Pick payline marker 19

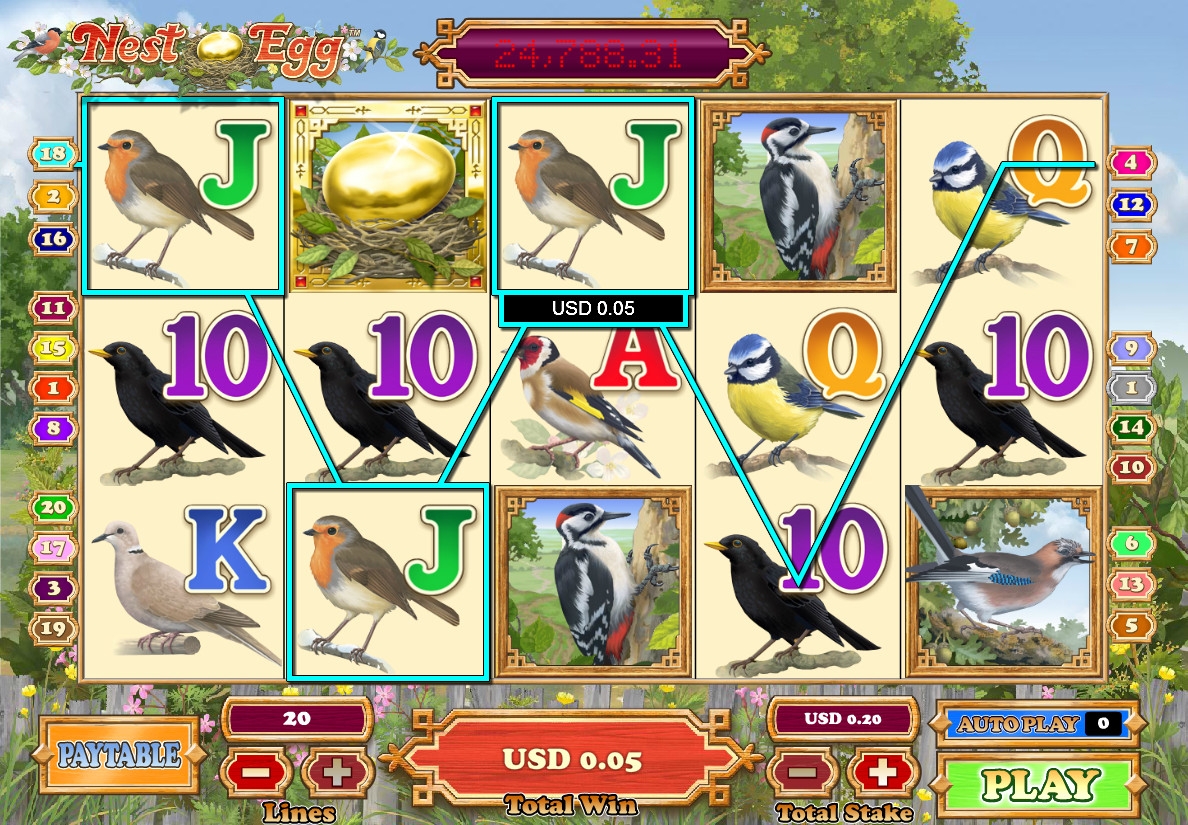(55, 628)
